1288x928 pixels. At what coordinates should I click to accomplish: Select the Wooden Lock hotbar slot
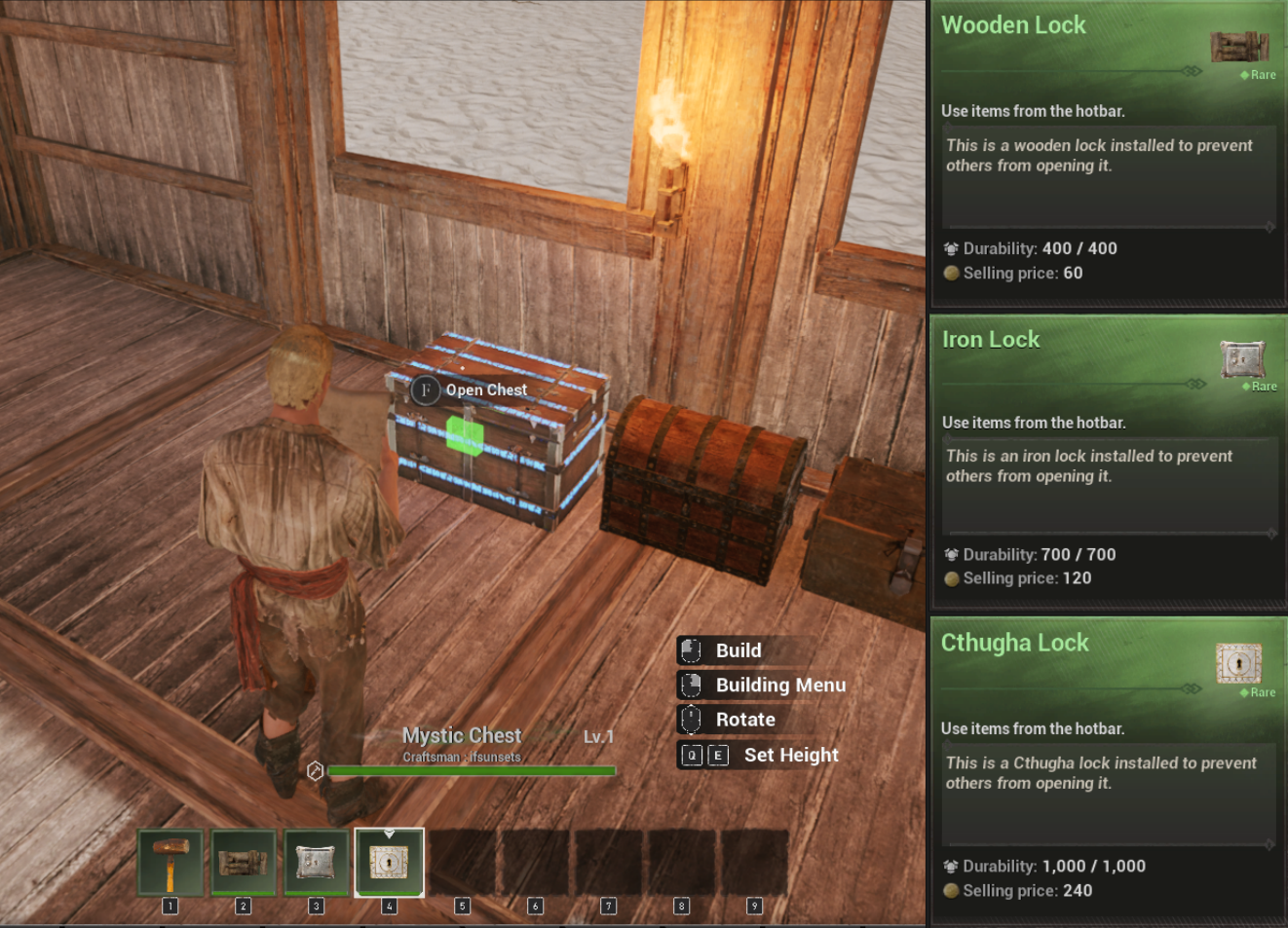click(x=244, y=862)
